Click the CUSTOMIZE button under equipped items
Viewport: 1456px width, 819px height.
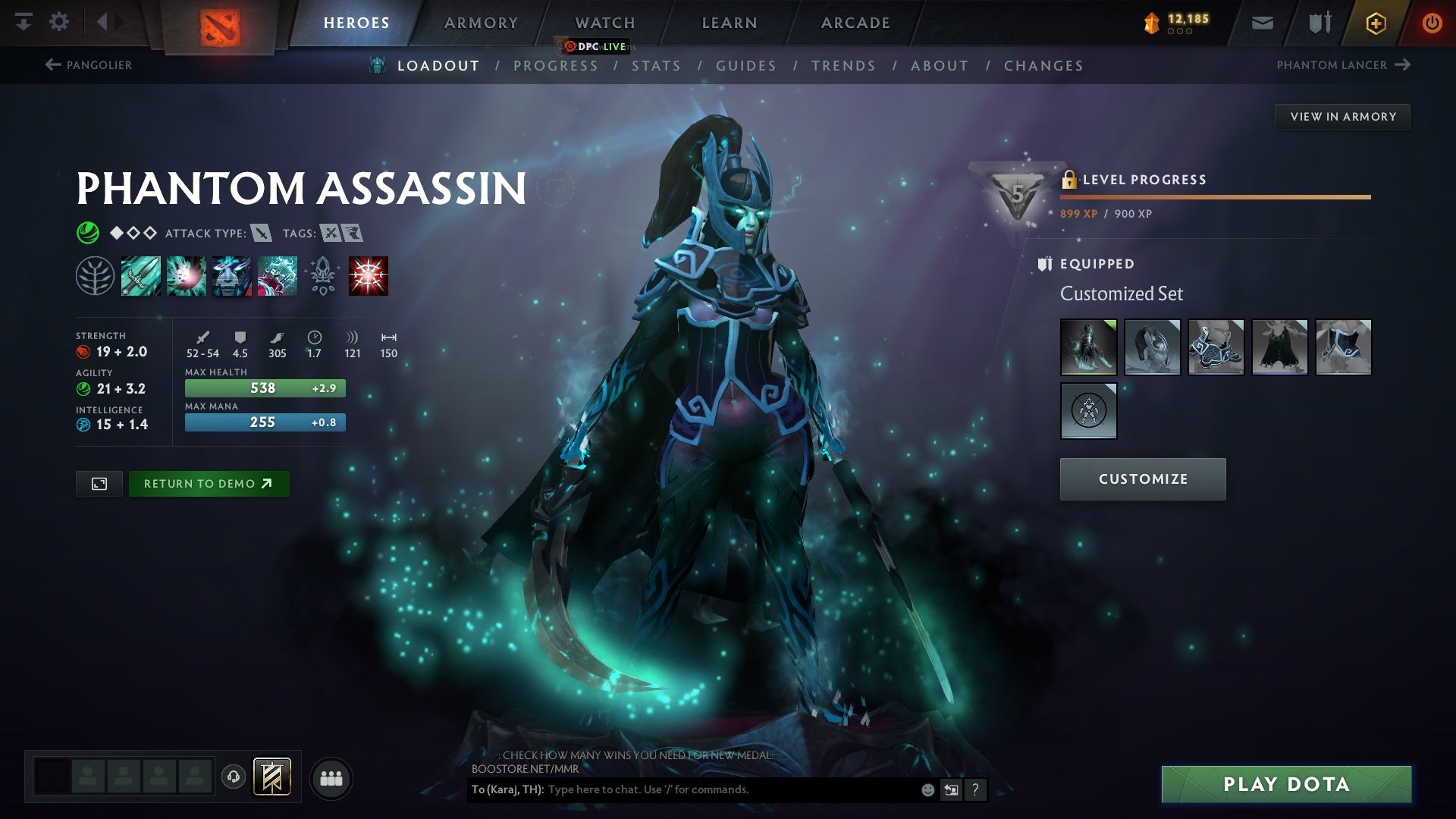pos(1142,479)
